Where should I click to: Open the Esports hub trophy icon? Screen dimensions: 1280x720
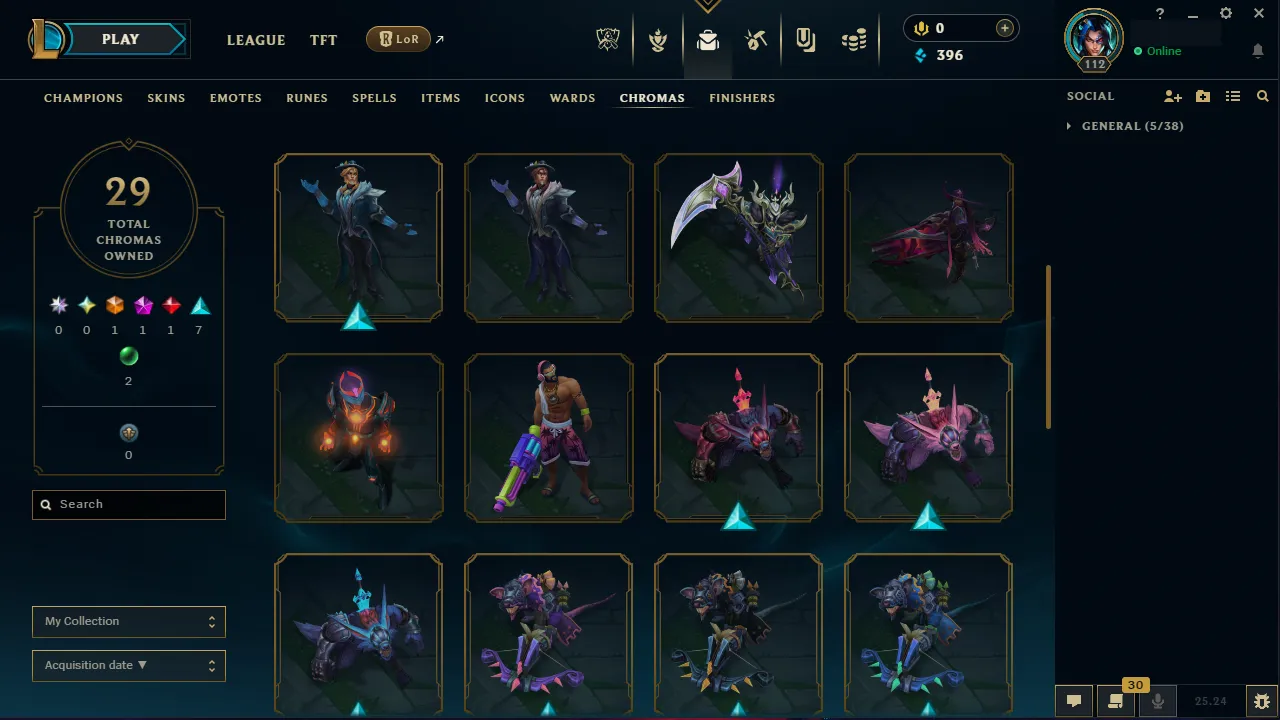608,40
